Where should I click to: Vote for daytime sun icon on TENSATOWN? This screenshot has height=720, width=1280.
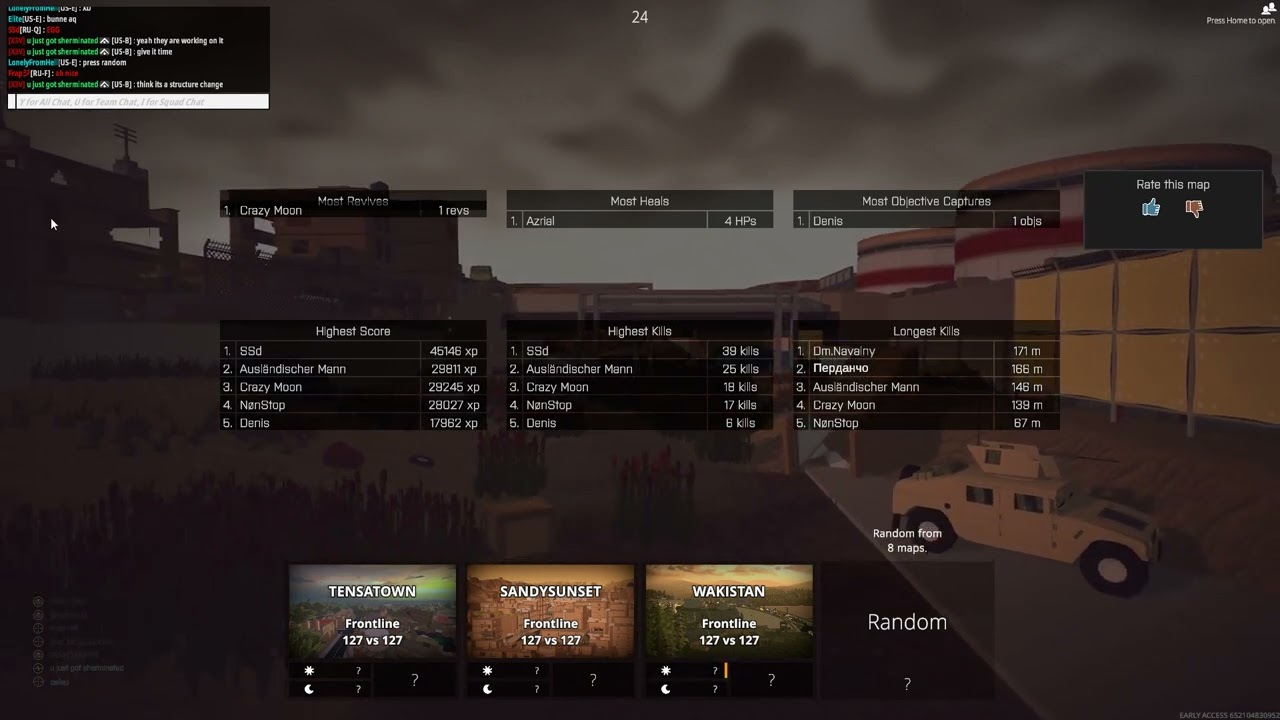pos(309,671)
